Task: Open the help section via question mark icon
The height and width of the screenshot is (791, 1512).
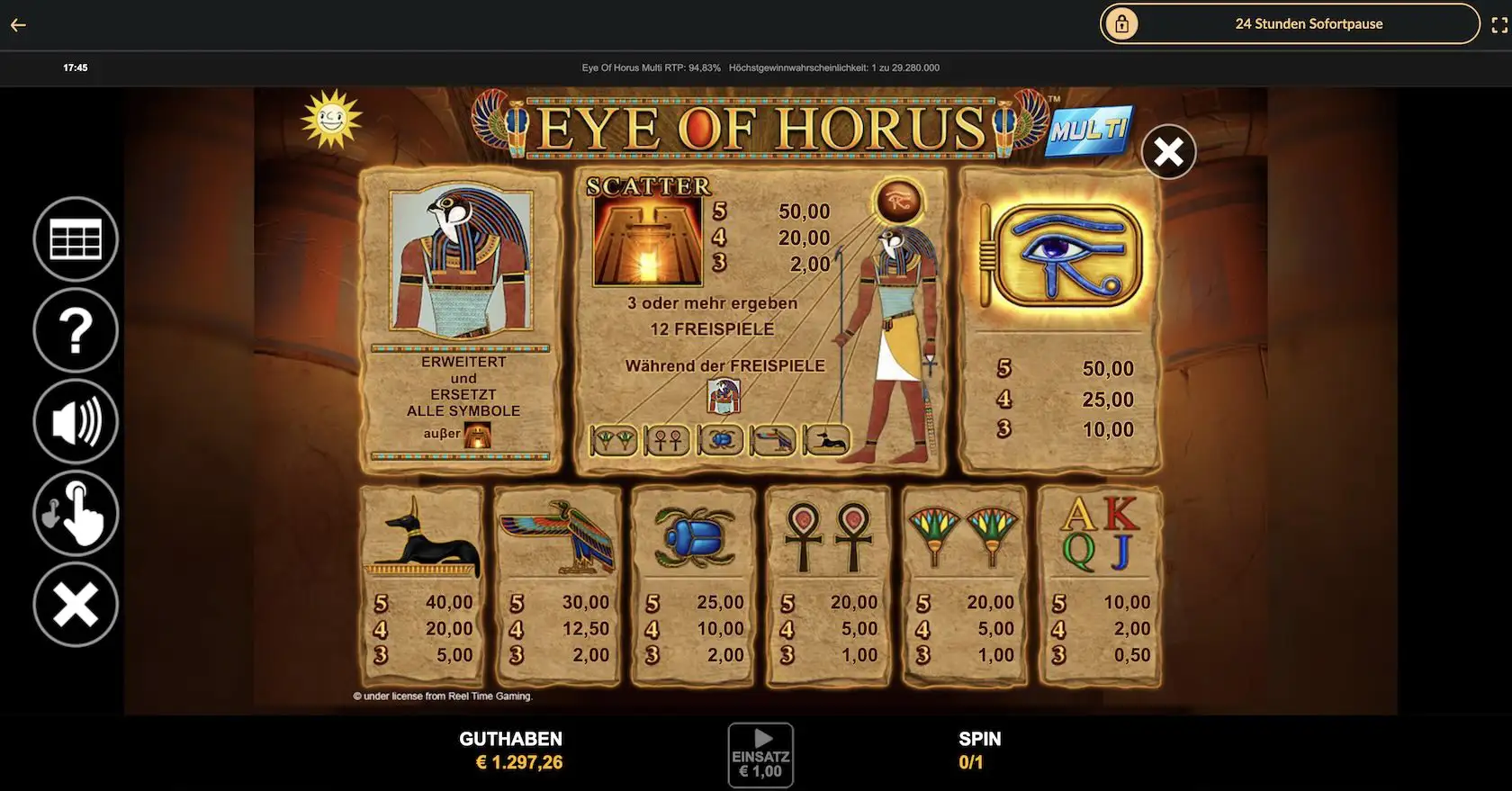Action: pyautogui.click(x=76, y=330)
